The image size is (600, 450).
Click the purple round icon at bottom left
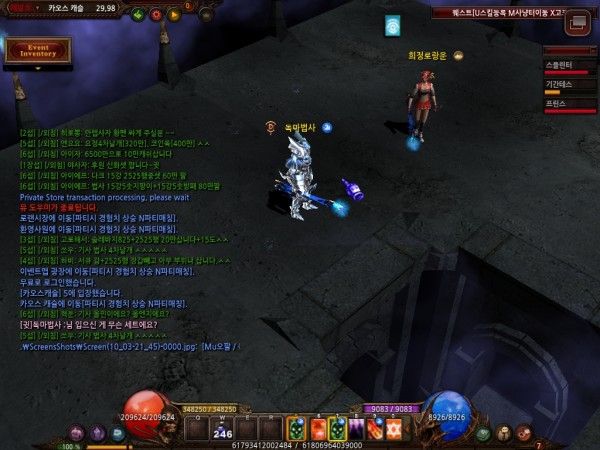tap(98, 433)
